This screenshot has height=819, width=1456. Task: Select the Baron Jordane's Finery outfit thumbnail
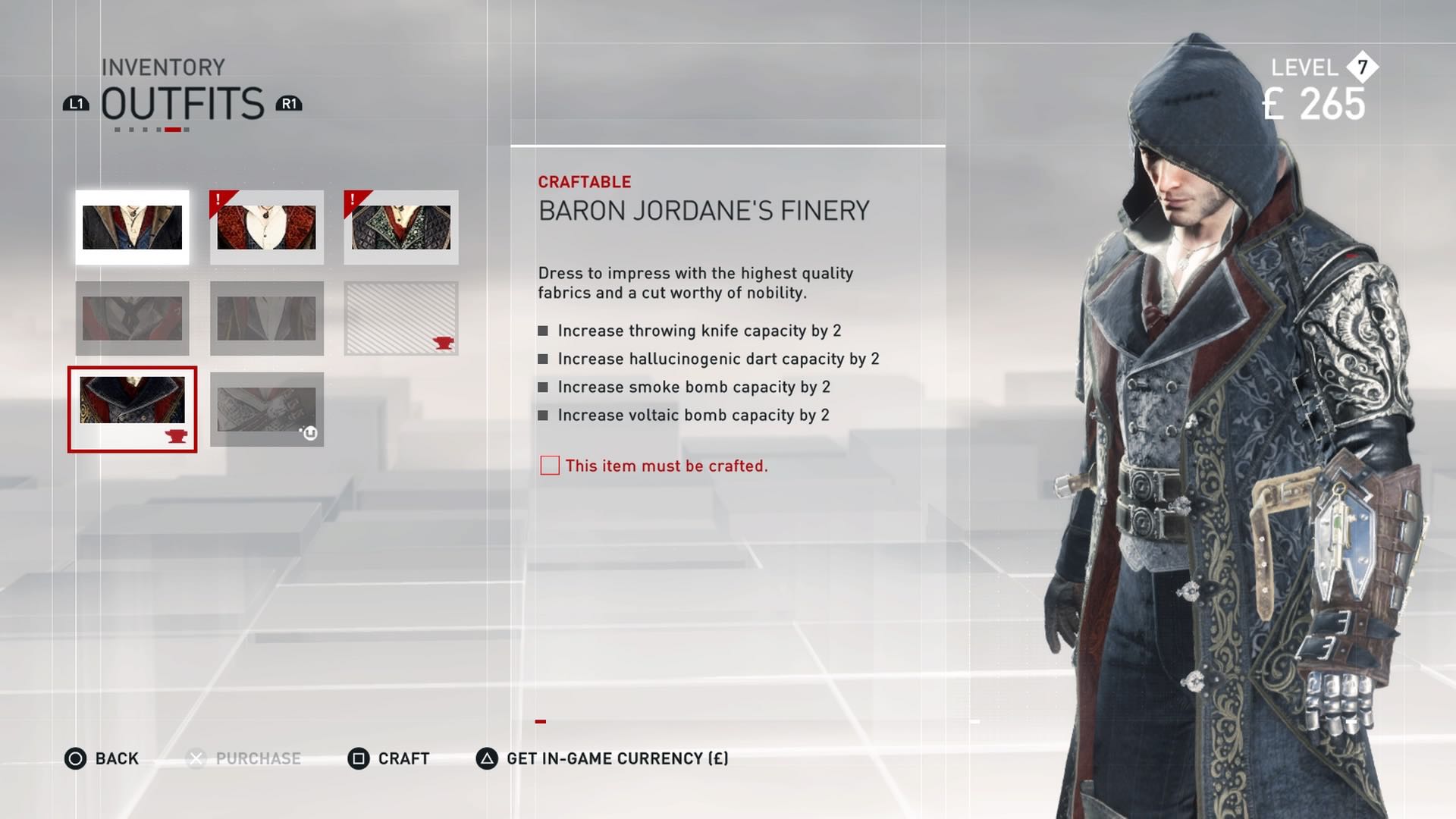132,409
